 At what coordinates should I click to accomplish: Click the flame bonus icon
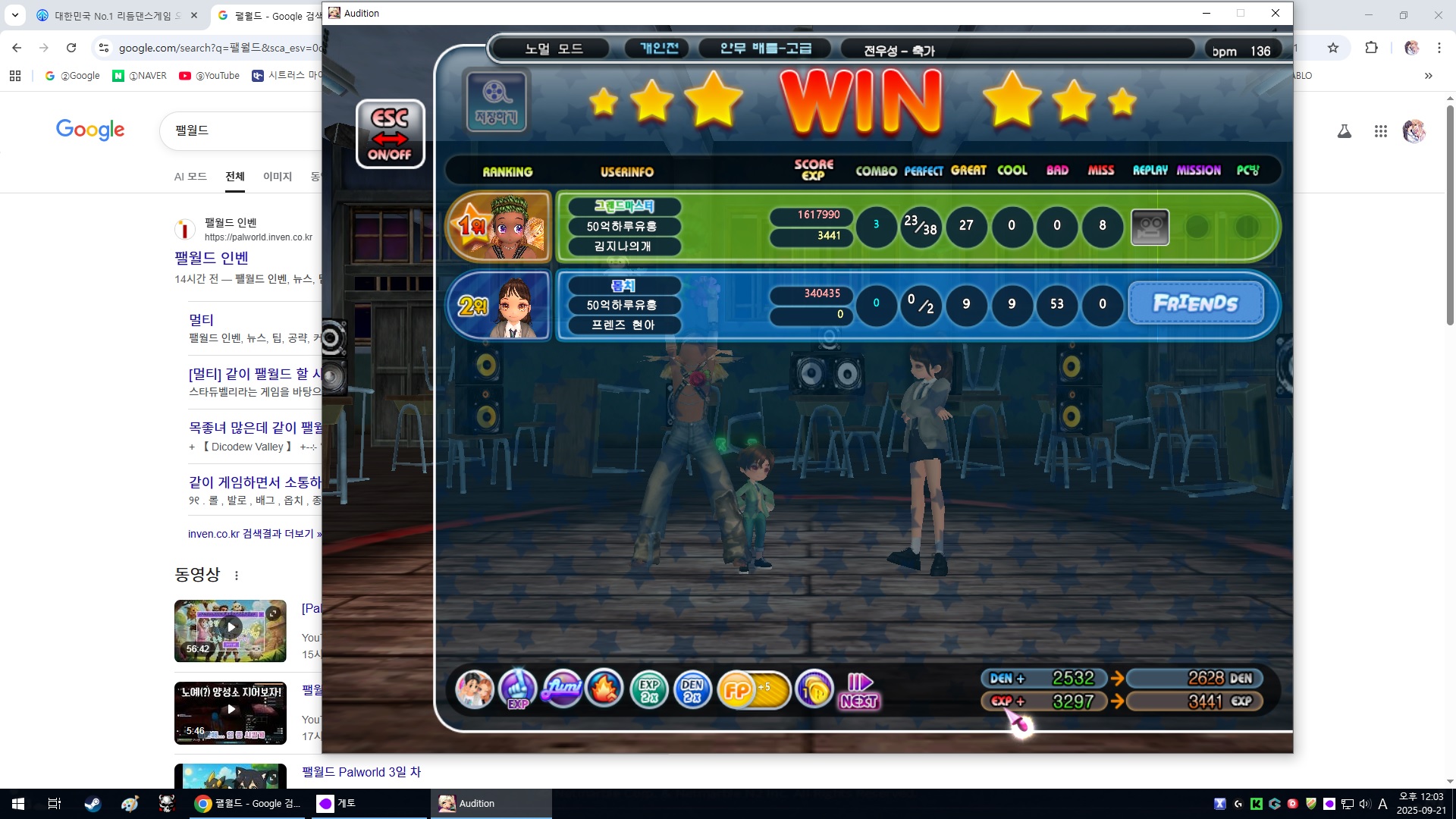(604, 689)
